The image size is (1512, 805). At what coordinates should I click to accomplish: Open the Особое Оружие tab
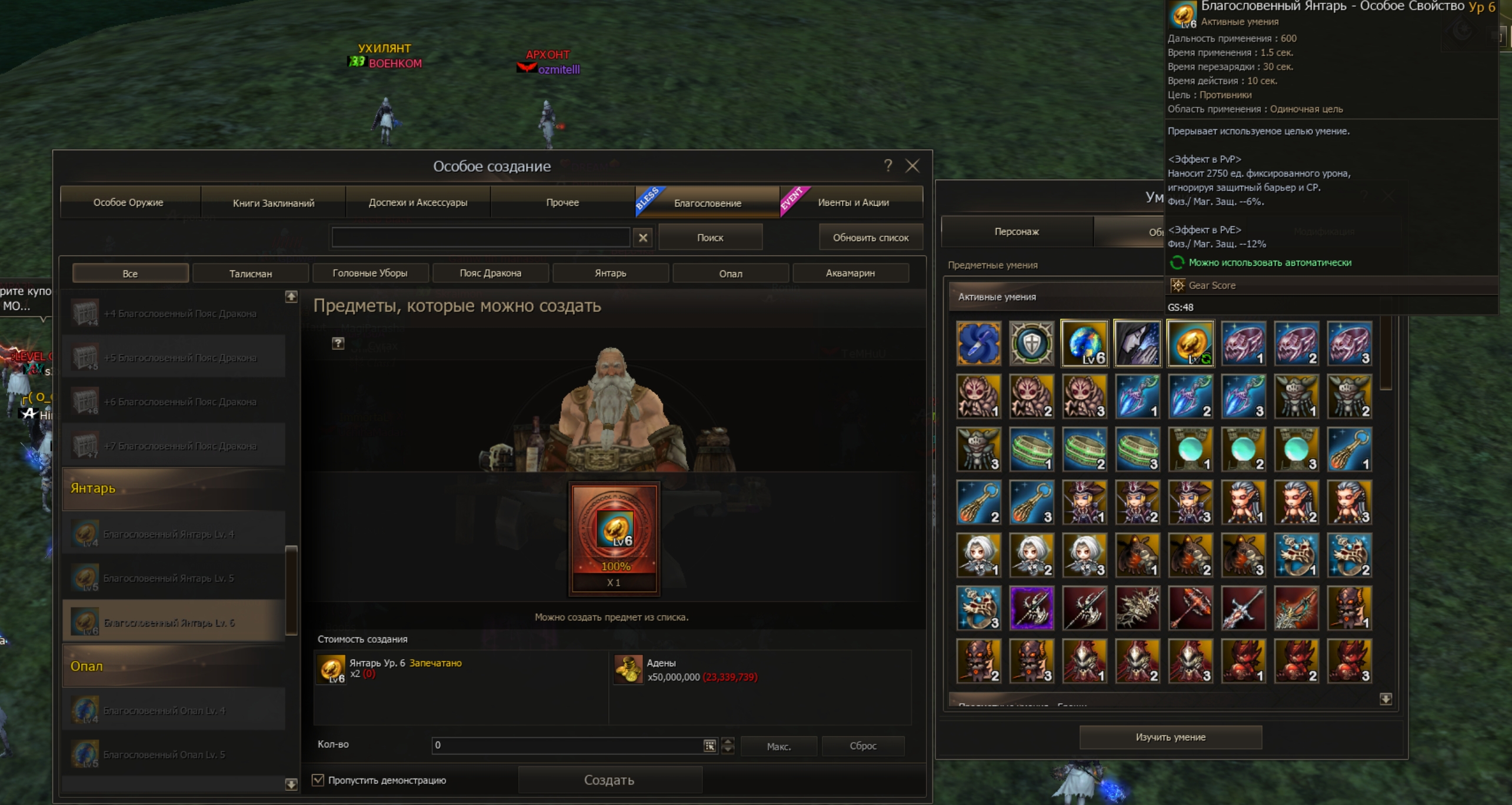tap(128, 203)
